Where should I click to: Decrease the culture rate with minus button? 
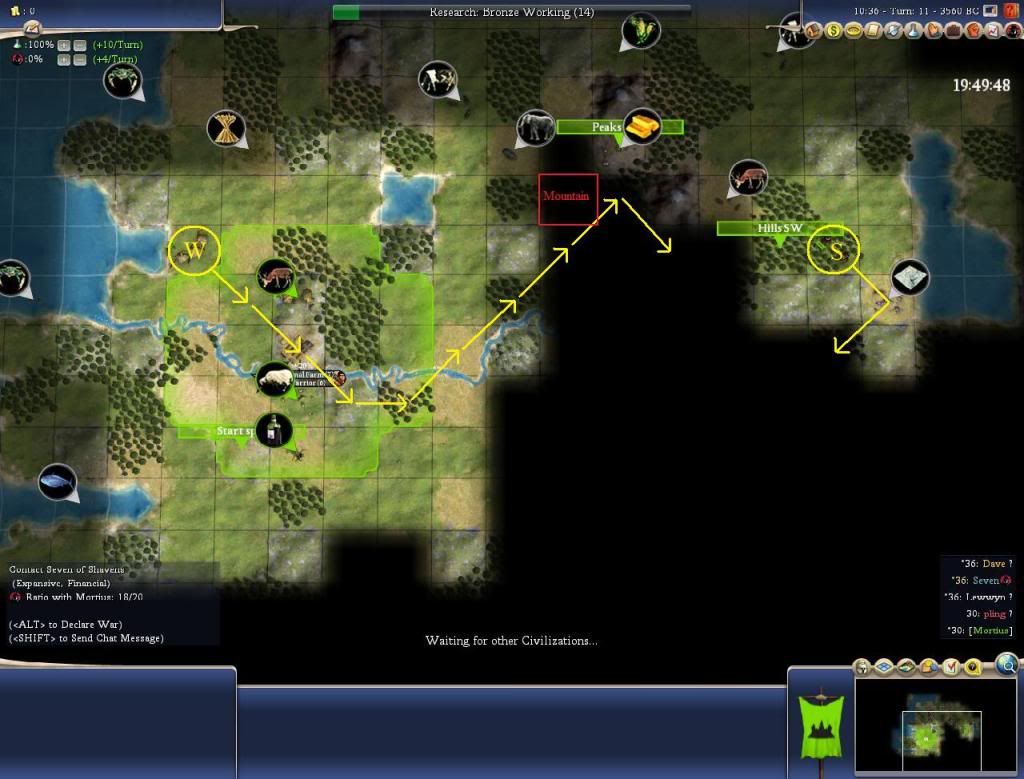79,60
